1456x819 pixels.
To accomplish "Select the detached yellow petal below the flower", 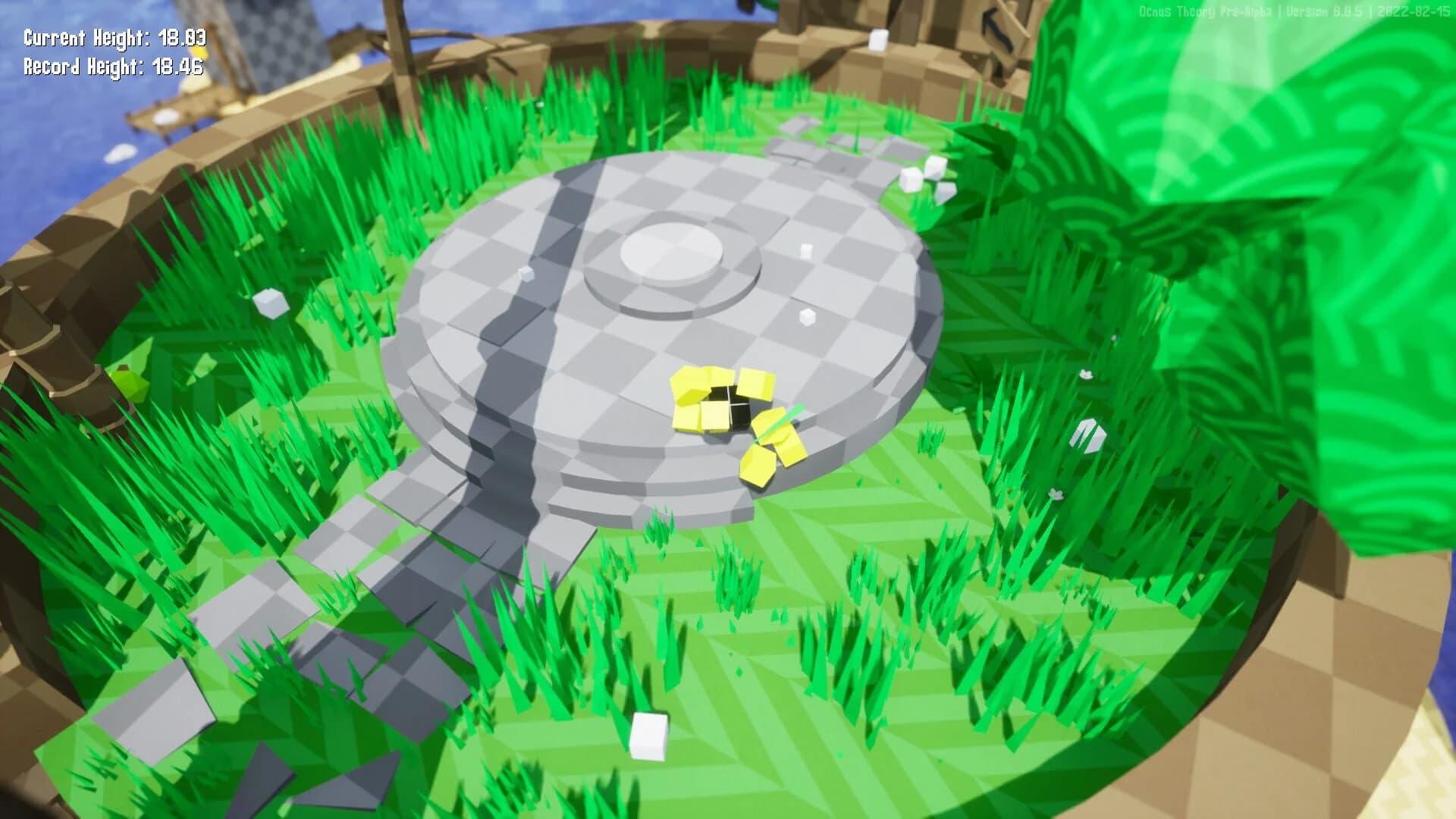I will pyautogui.click(x=758, y=466).
